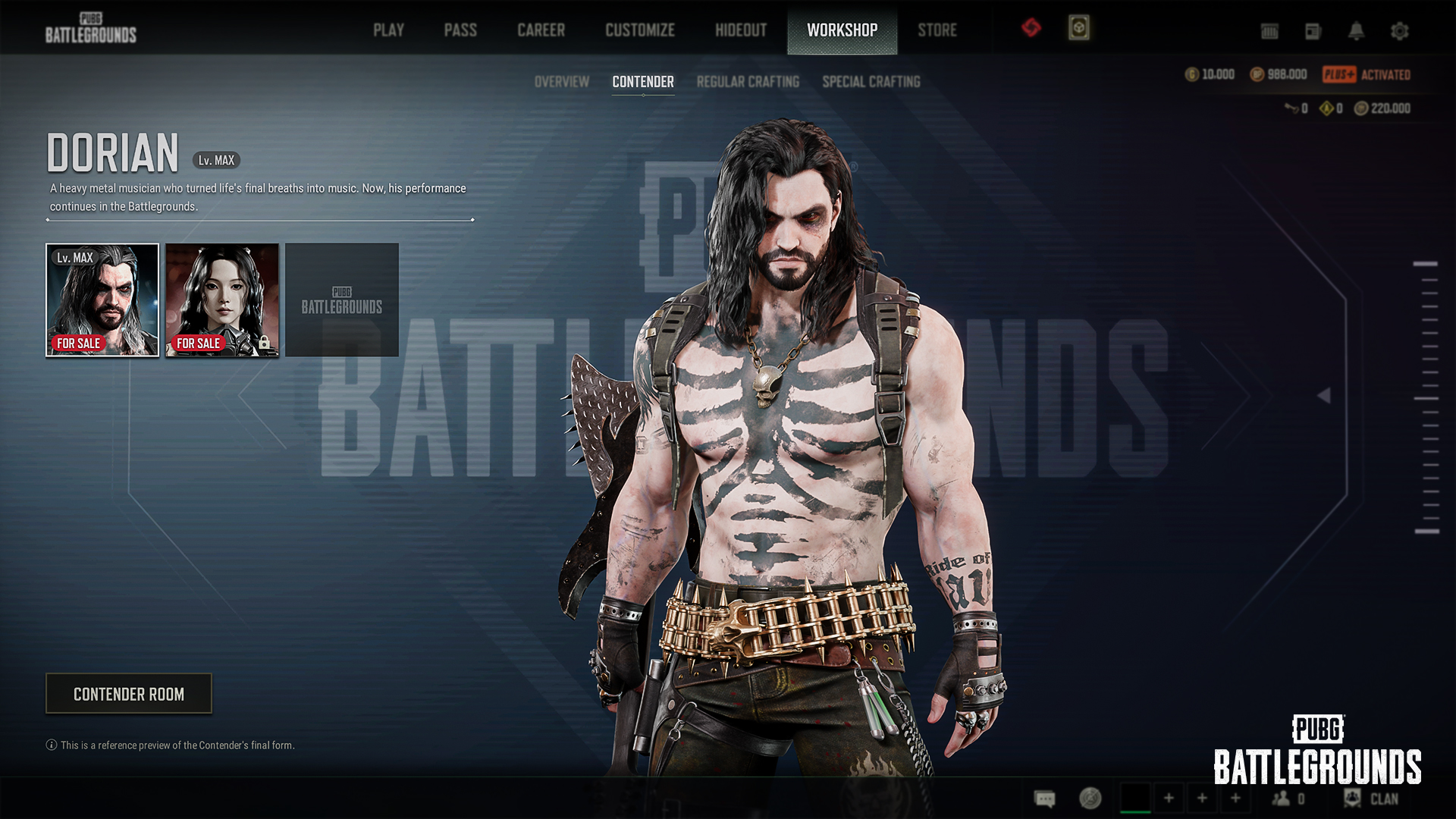Select the CONTENDER tab
Image resolution: width=1456 pixels, height=819 pixels.
click(x=642, y=82)
